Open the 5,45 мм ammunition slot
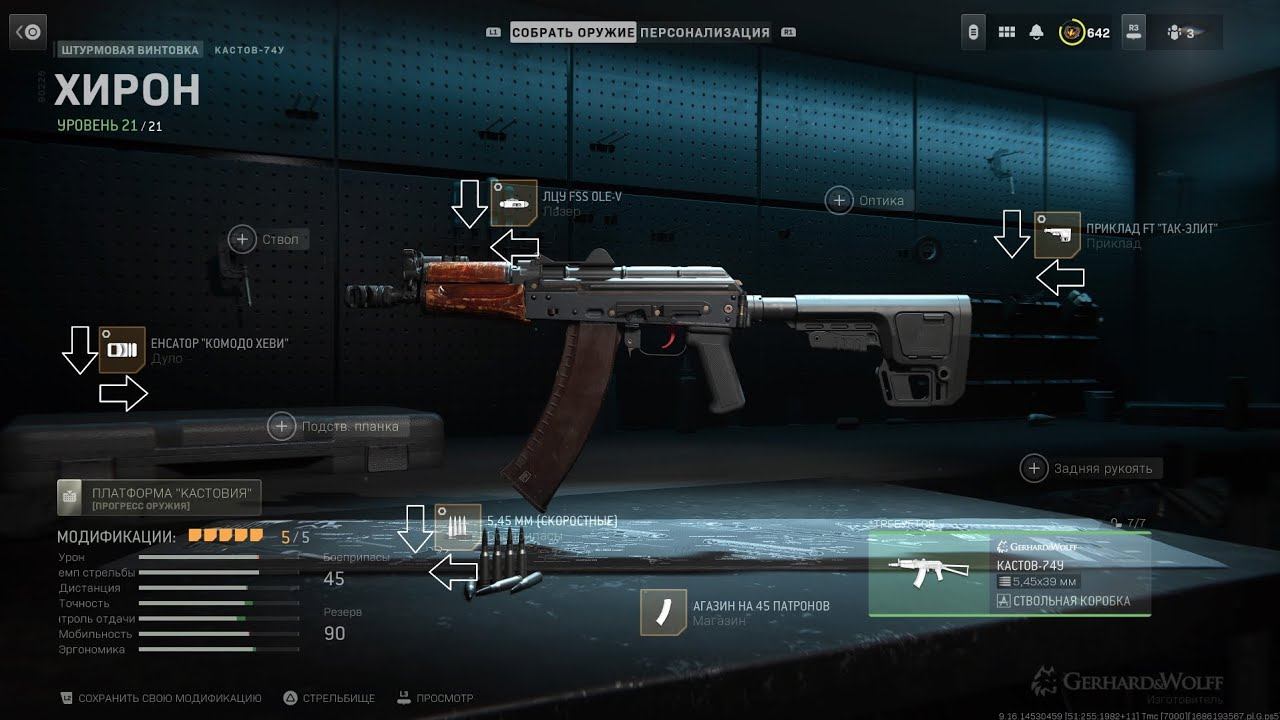This screenshot has height=720, width=1280. click(457, 527)
